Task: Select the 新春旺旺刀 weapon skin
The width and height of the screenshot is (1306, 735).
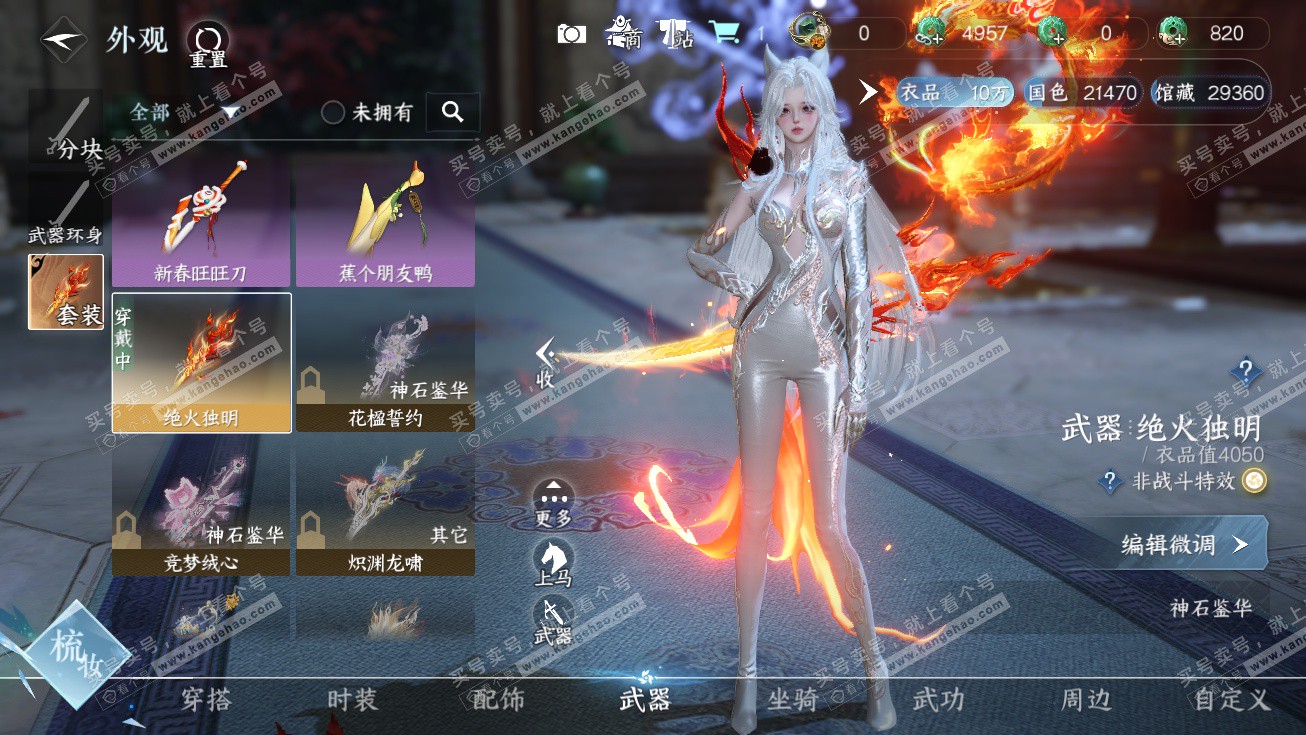Action: (201, 221)
